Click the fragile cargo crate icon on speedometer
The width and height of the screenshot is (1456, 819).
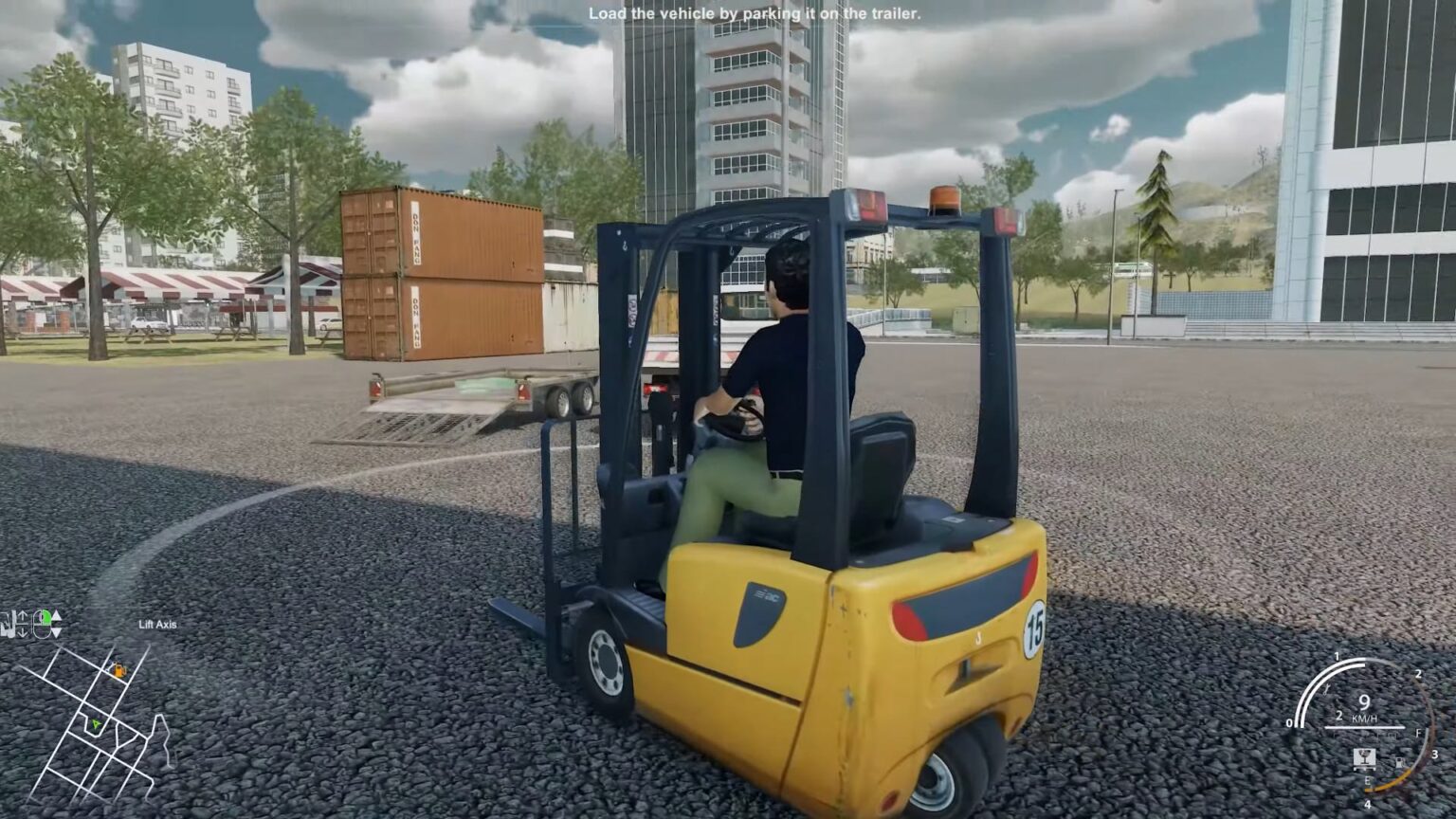(x=1365, y=758)
